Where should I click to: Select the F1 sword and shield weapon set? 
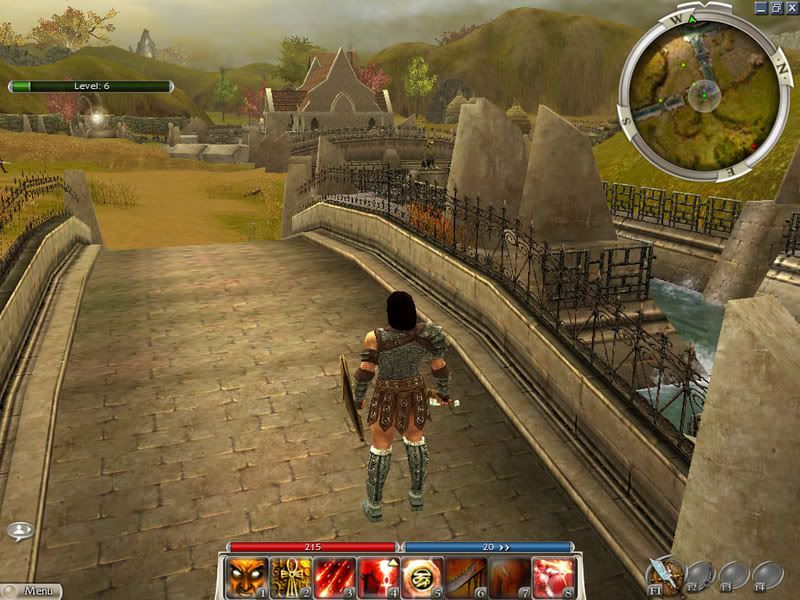coord(665,573)
